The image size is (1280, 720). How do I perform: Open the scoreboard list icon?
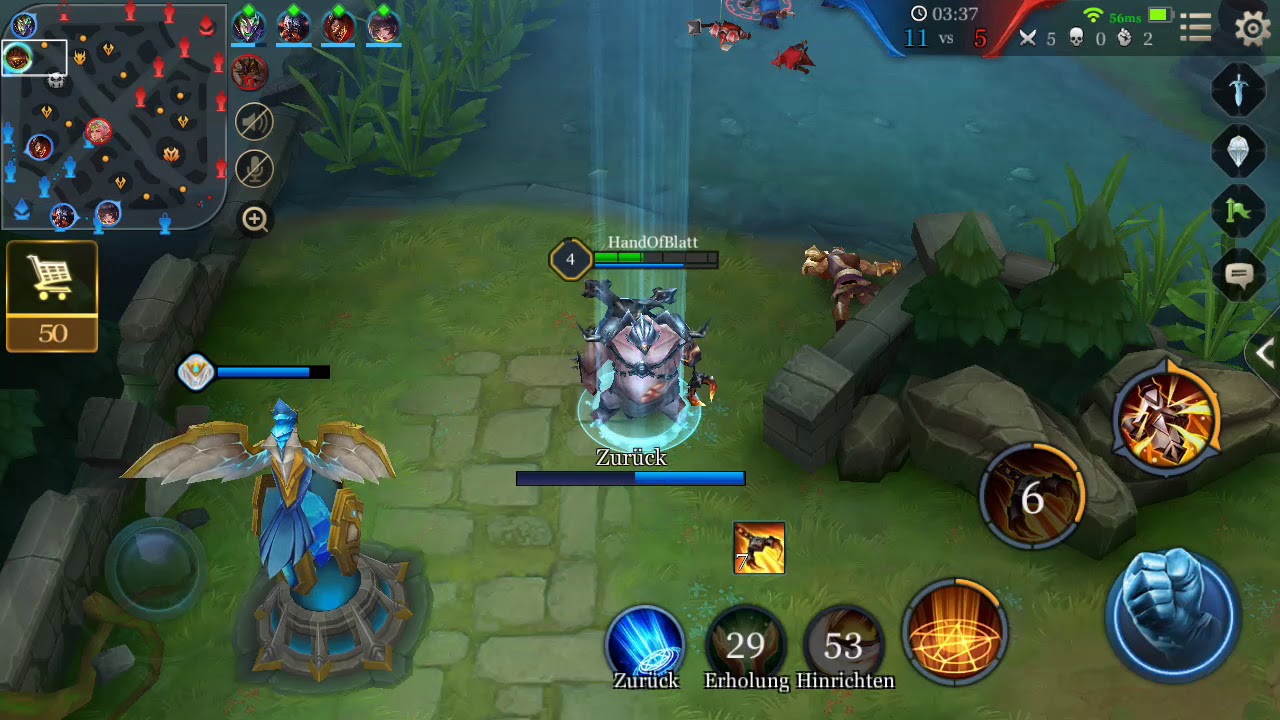1195,28
